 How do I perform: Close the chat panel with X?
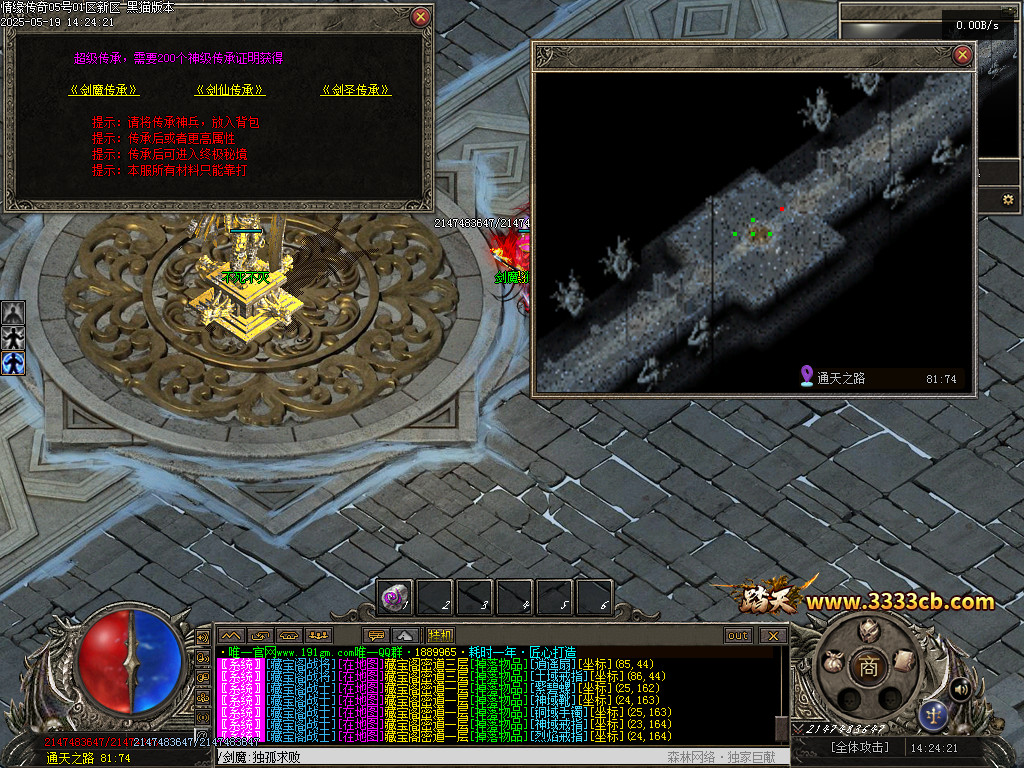[x=772, y=635]
